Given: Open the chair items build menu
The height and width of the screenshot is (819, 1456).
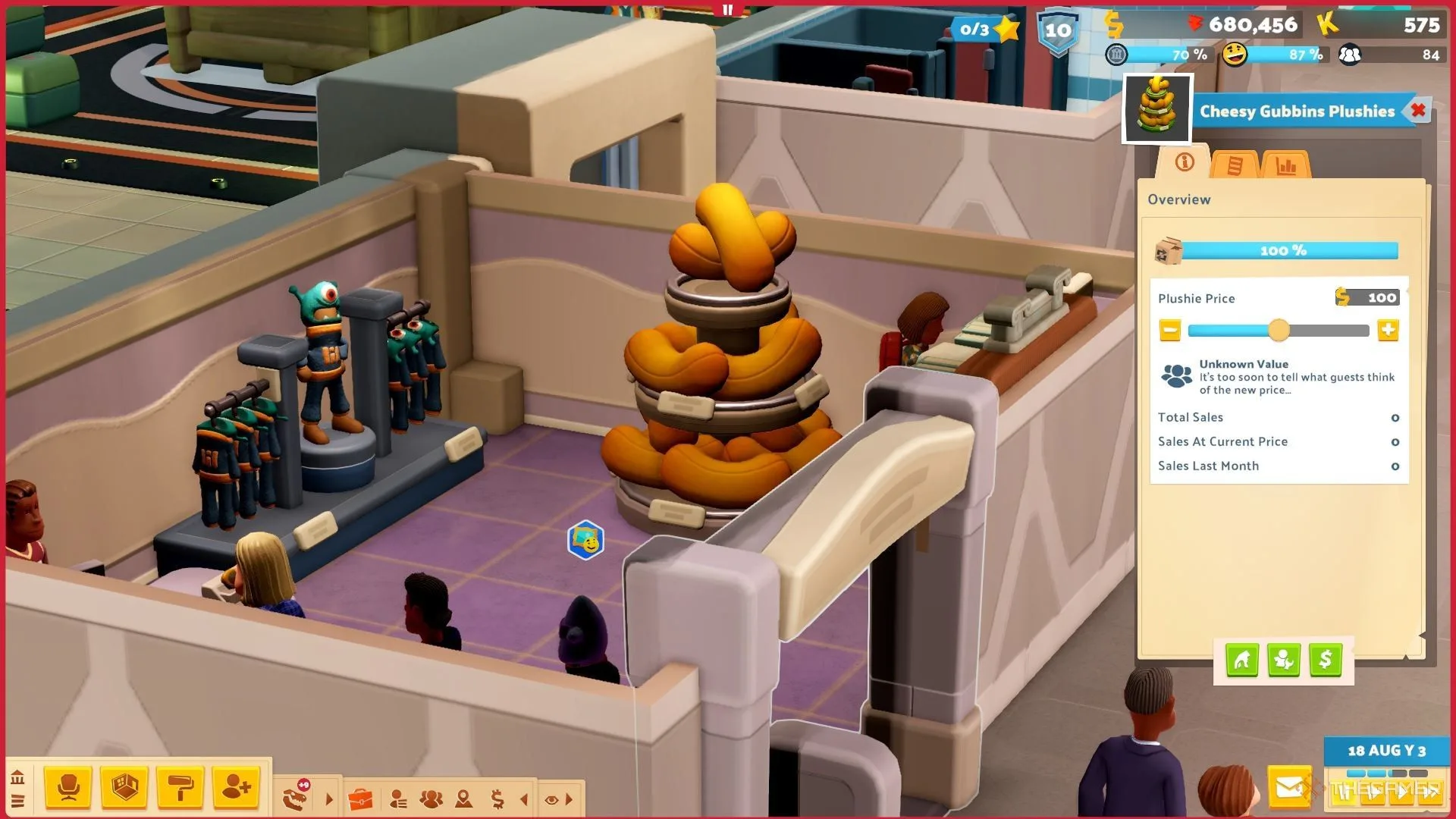Looking at the screenshot, I should click(68, 788).
